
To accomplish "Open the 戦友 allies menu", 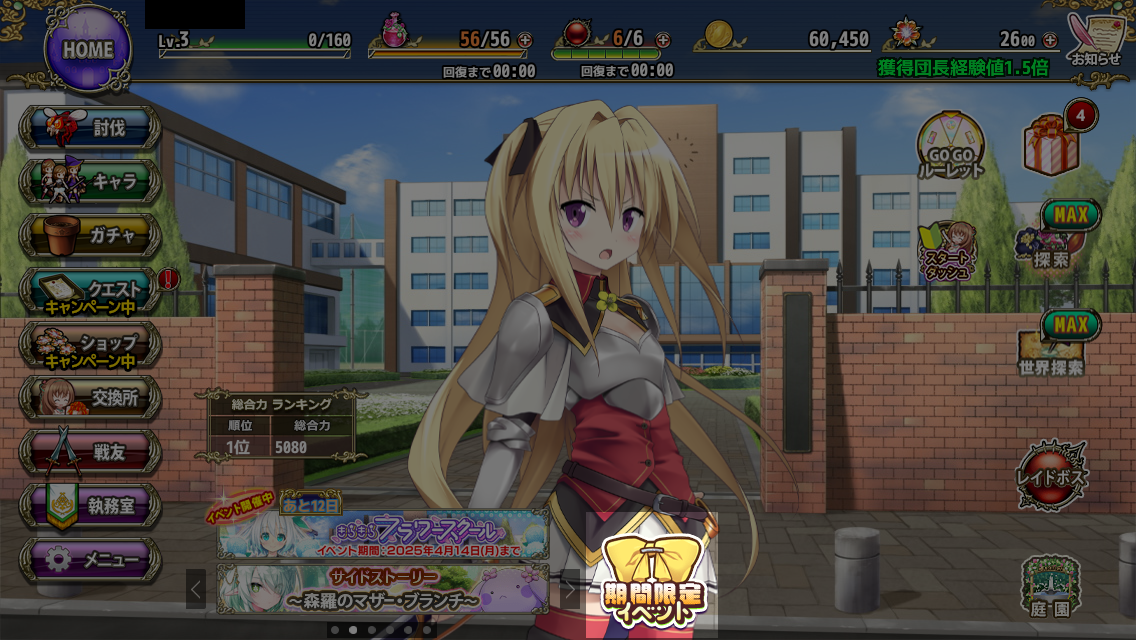I will click(91, 452).
